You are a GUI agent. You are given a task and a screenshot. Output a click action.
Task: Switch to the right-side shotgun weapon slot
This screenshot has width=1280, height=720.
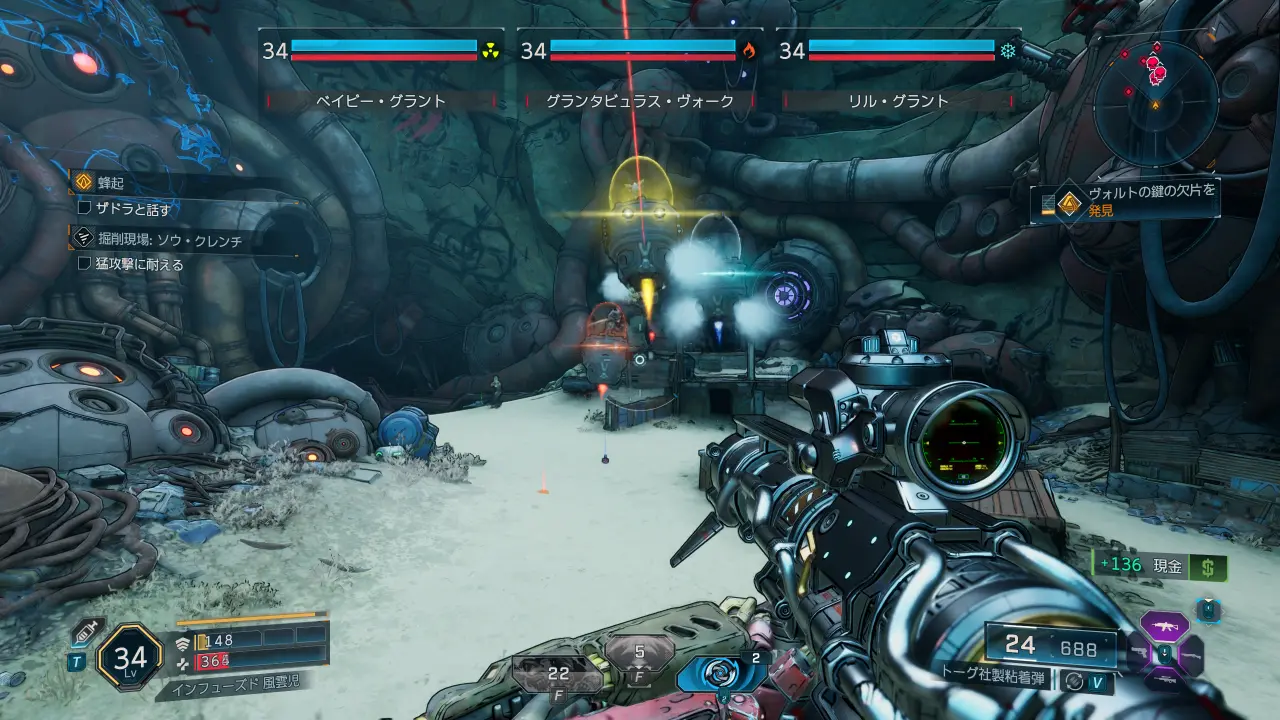1192,655
